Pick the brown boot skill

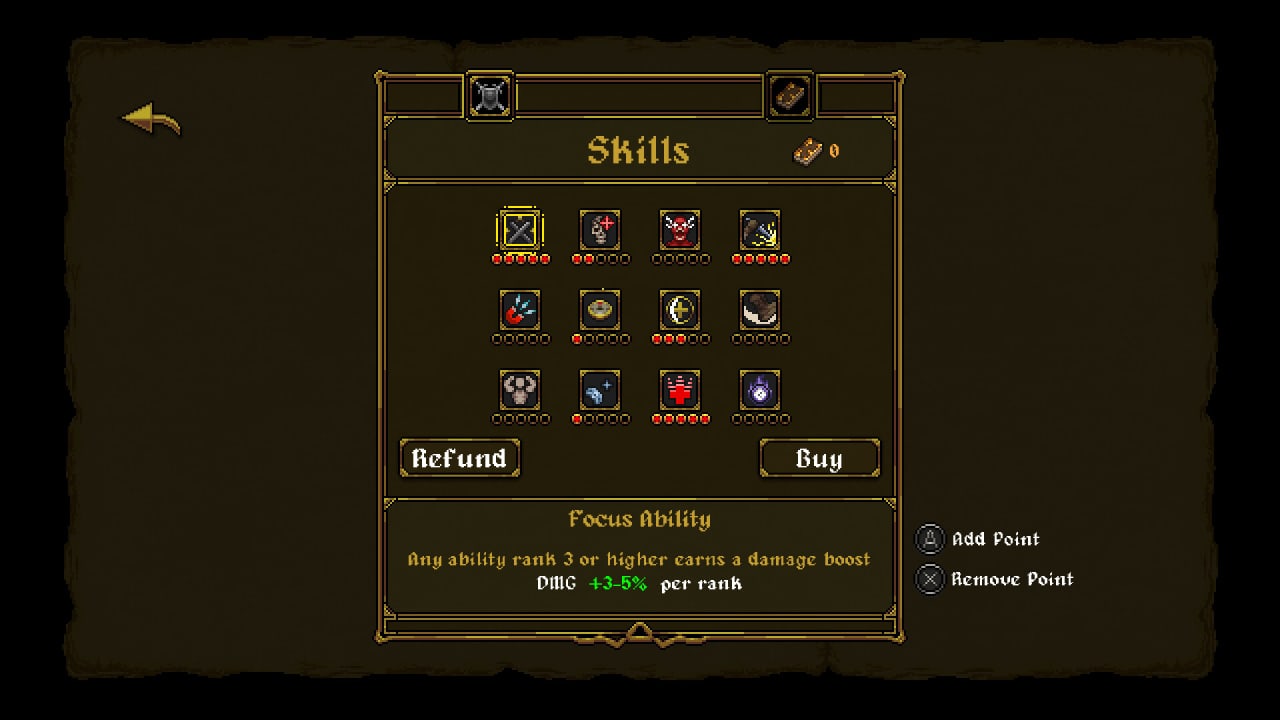pos(760,310)
